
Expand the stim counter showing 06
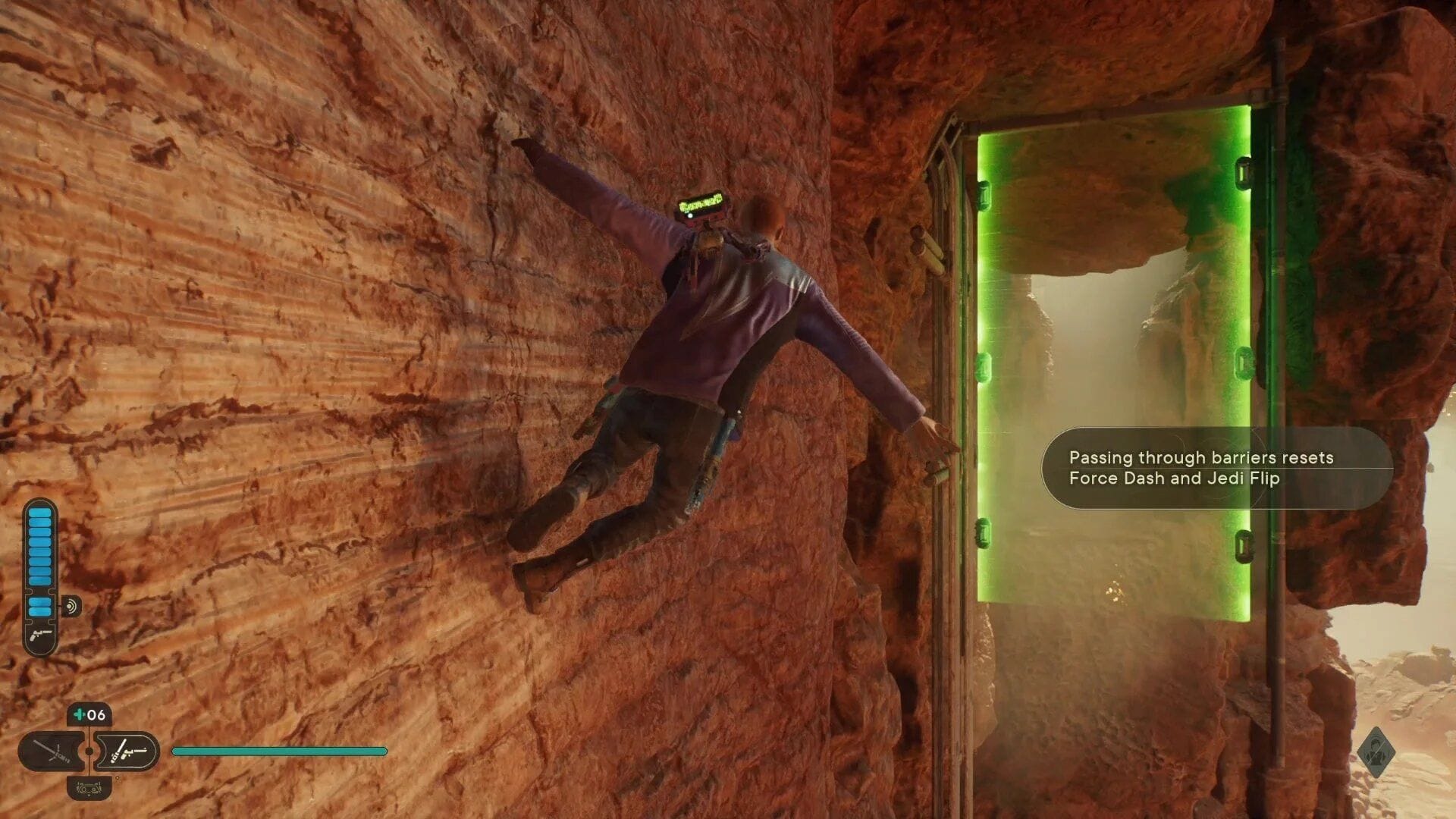pyautogui.click(x=89, y=712)
